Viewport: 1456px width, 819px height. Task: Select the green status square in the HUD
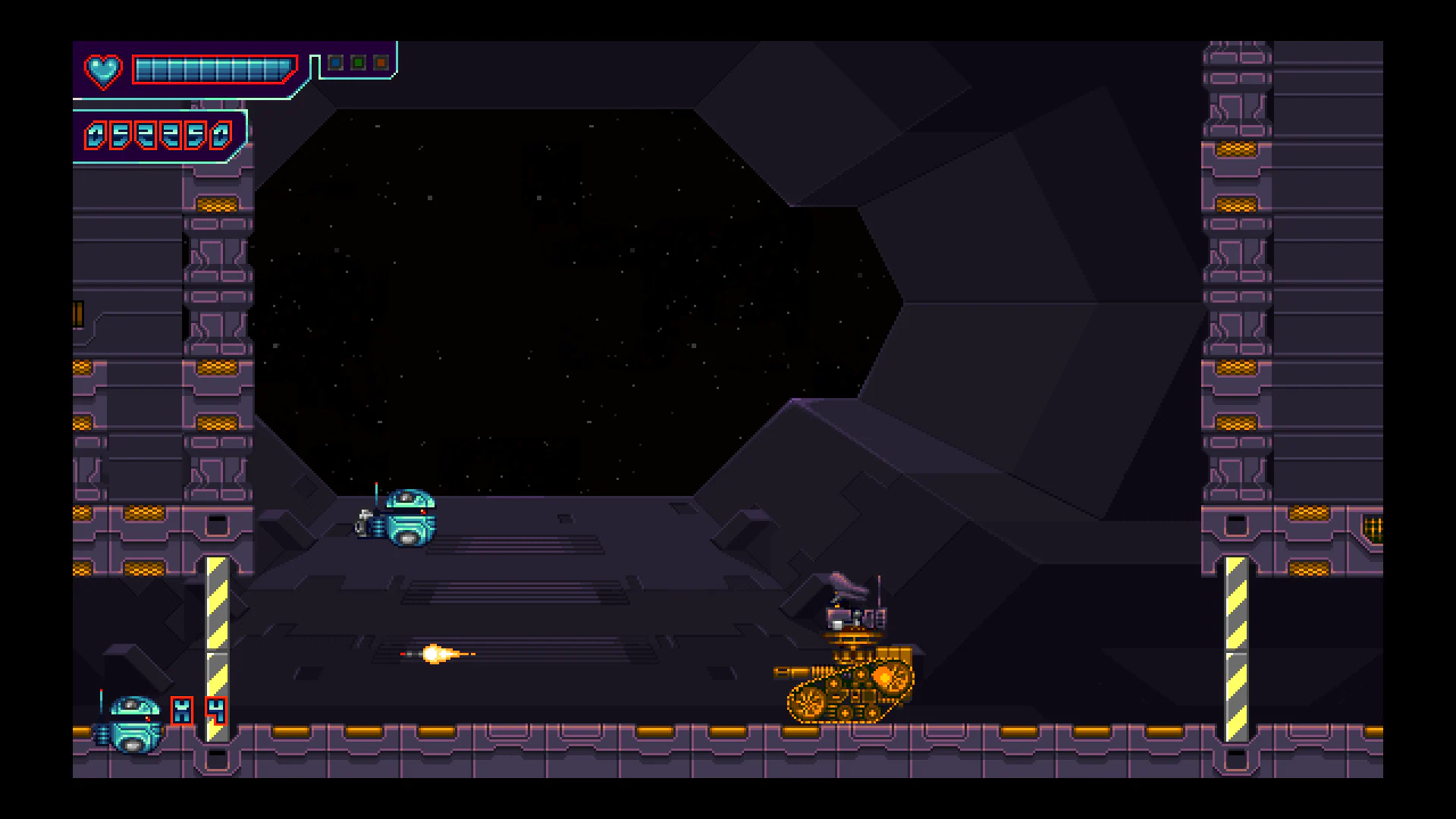click(x=358, y=62)
